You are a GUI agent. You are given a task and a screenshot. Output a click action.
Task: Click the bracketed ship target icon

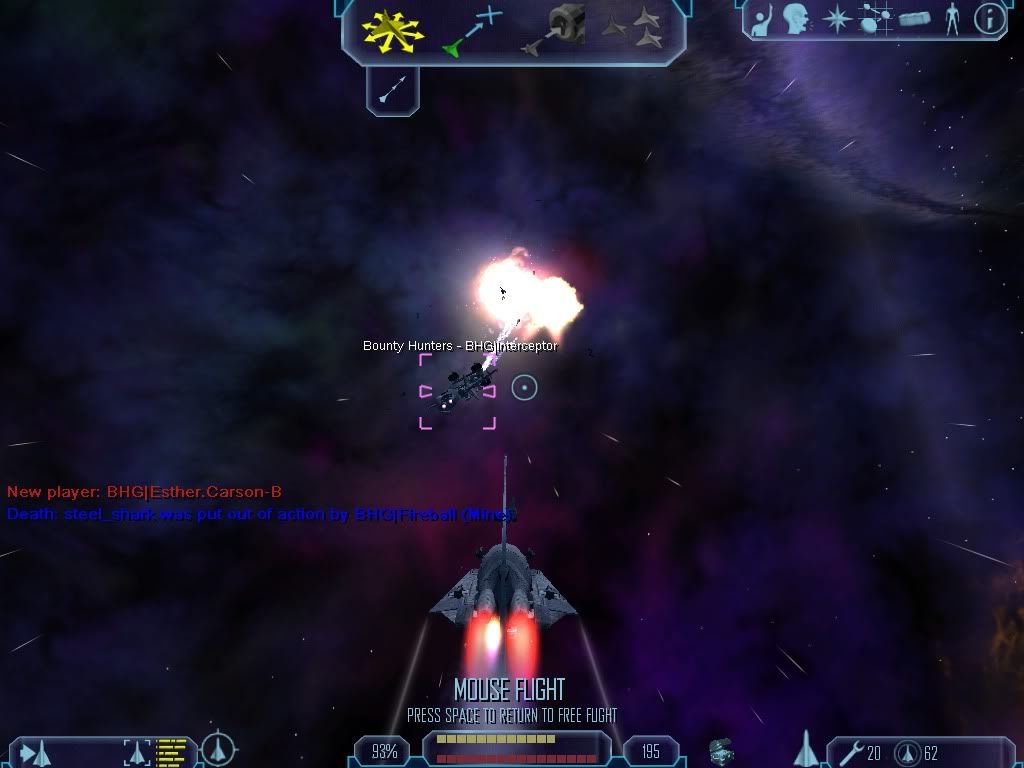[137, 752]
